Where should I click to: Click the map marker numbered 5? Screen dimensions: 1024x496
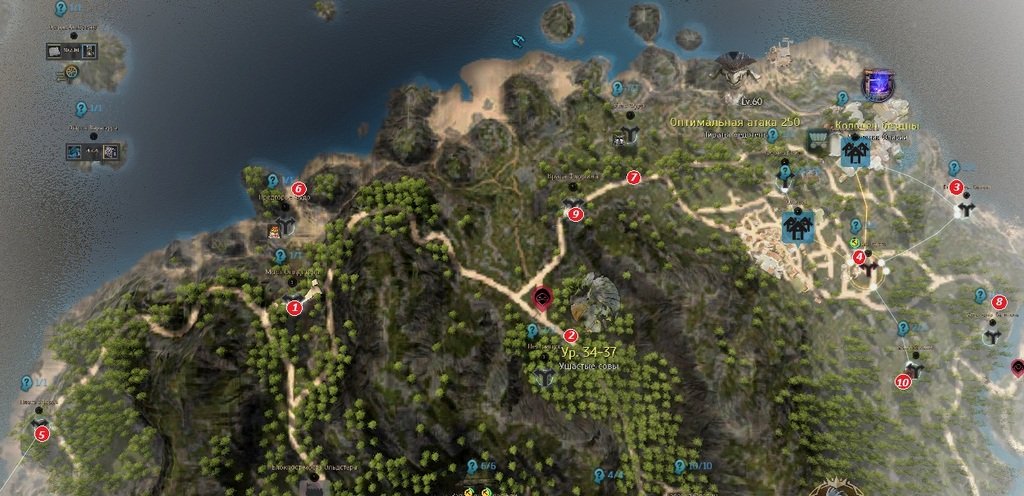[x=41, y=434]
